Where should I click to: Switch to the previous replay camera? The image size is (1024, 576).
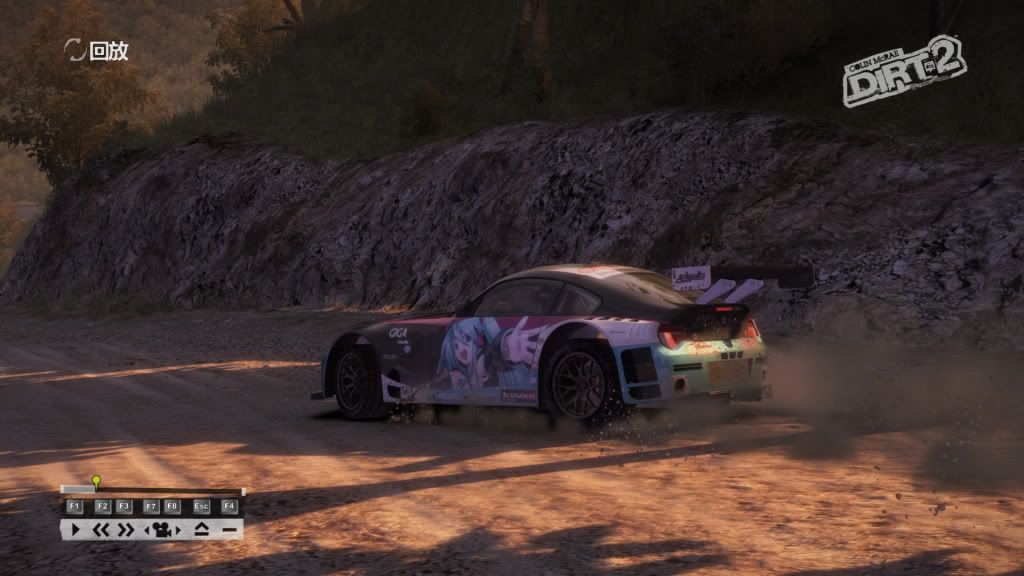click(148, 529)
